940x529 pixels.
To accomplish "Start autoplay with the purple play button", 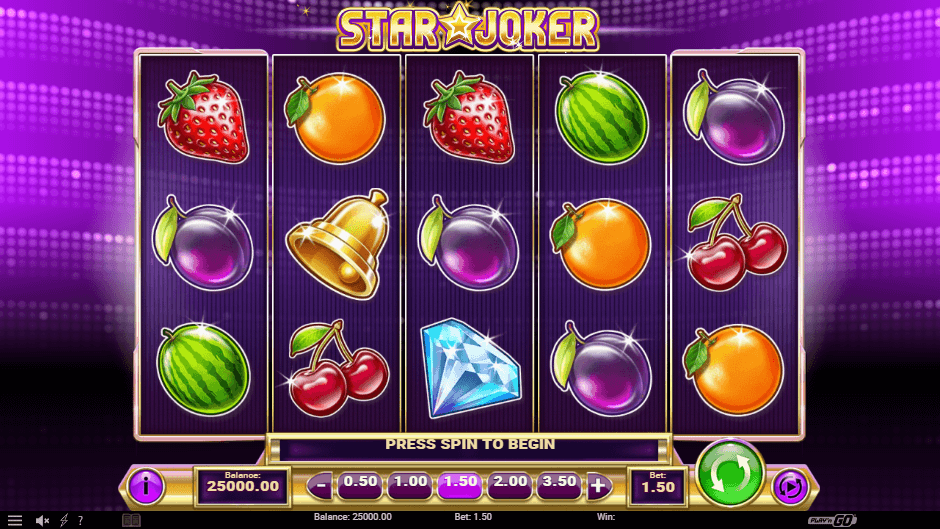I will [x=790, y=486].
